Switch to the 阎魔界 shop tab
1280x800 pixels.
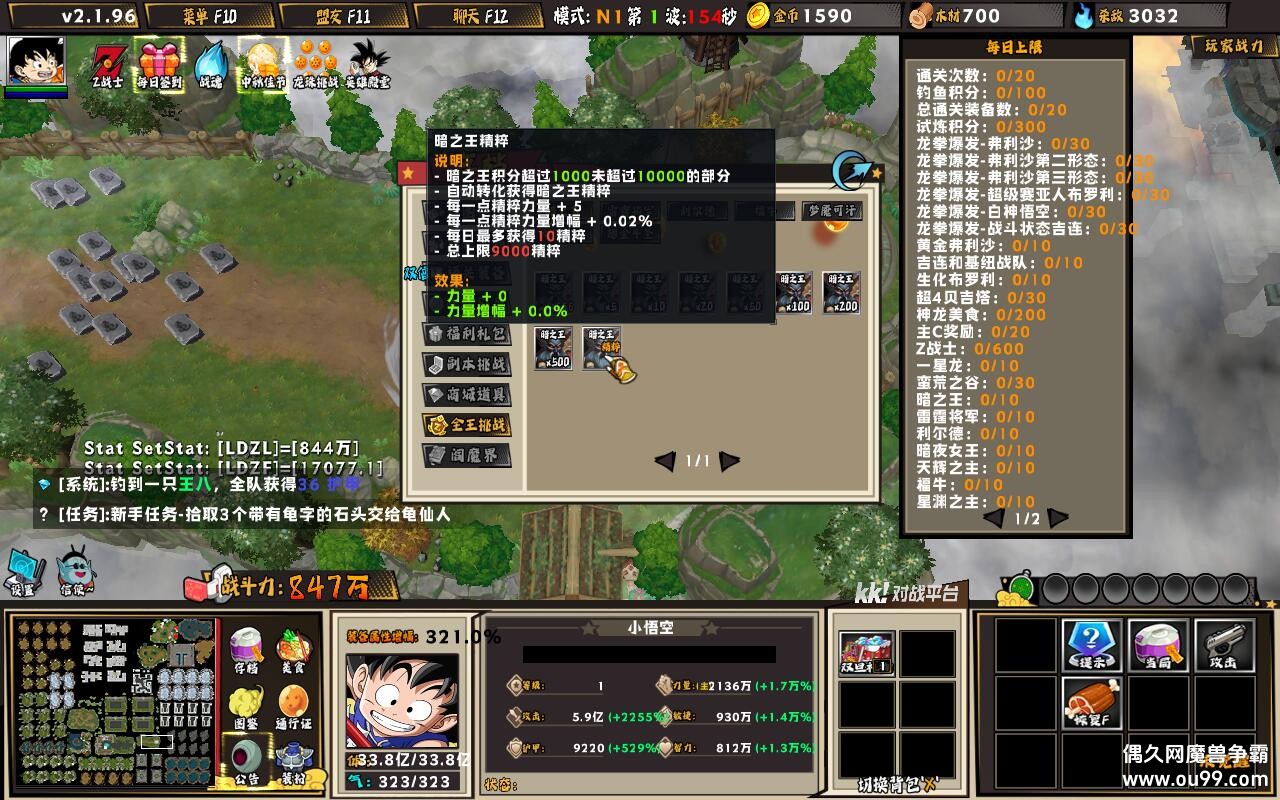466,456
